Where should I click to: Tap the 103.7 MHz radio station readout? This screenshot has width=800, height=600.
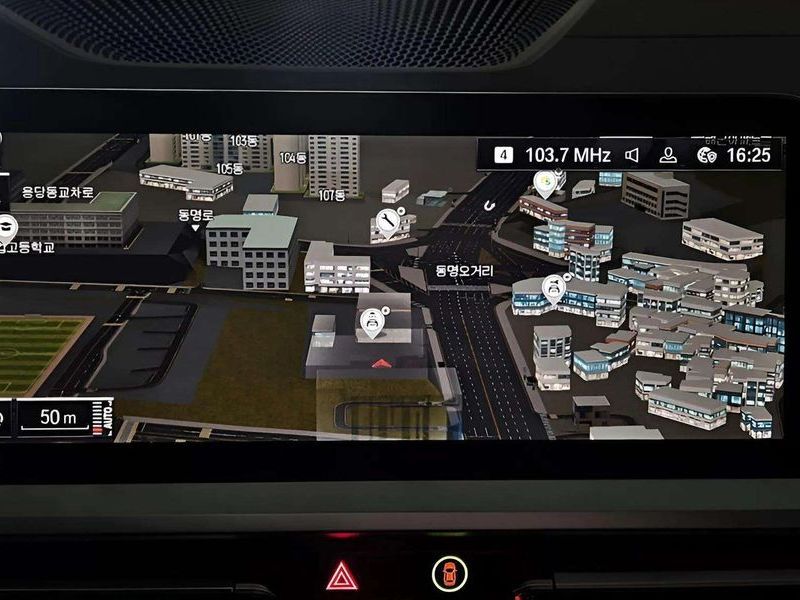tap(567, 155)
